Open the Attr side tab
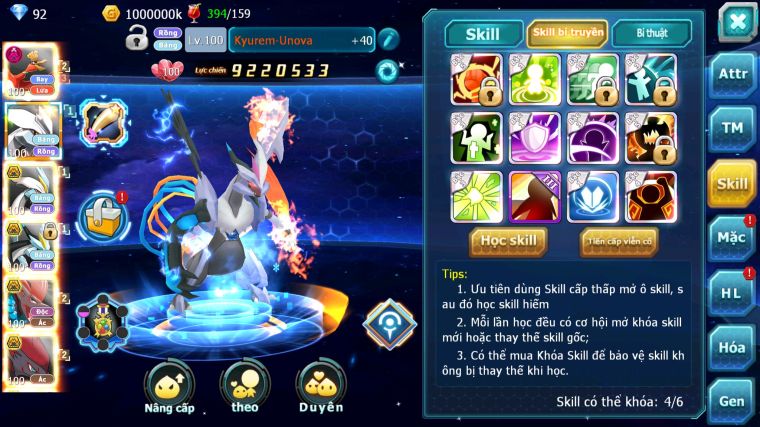The width and height of the screenshot is (760, 427). pos(732,74)
